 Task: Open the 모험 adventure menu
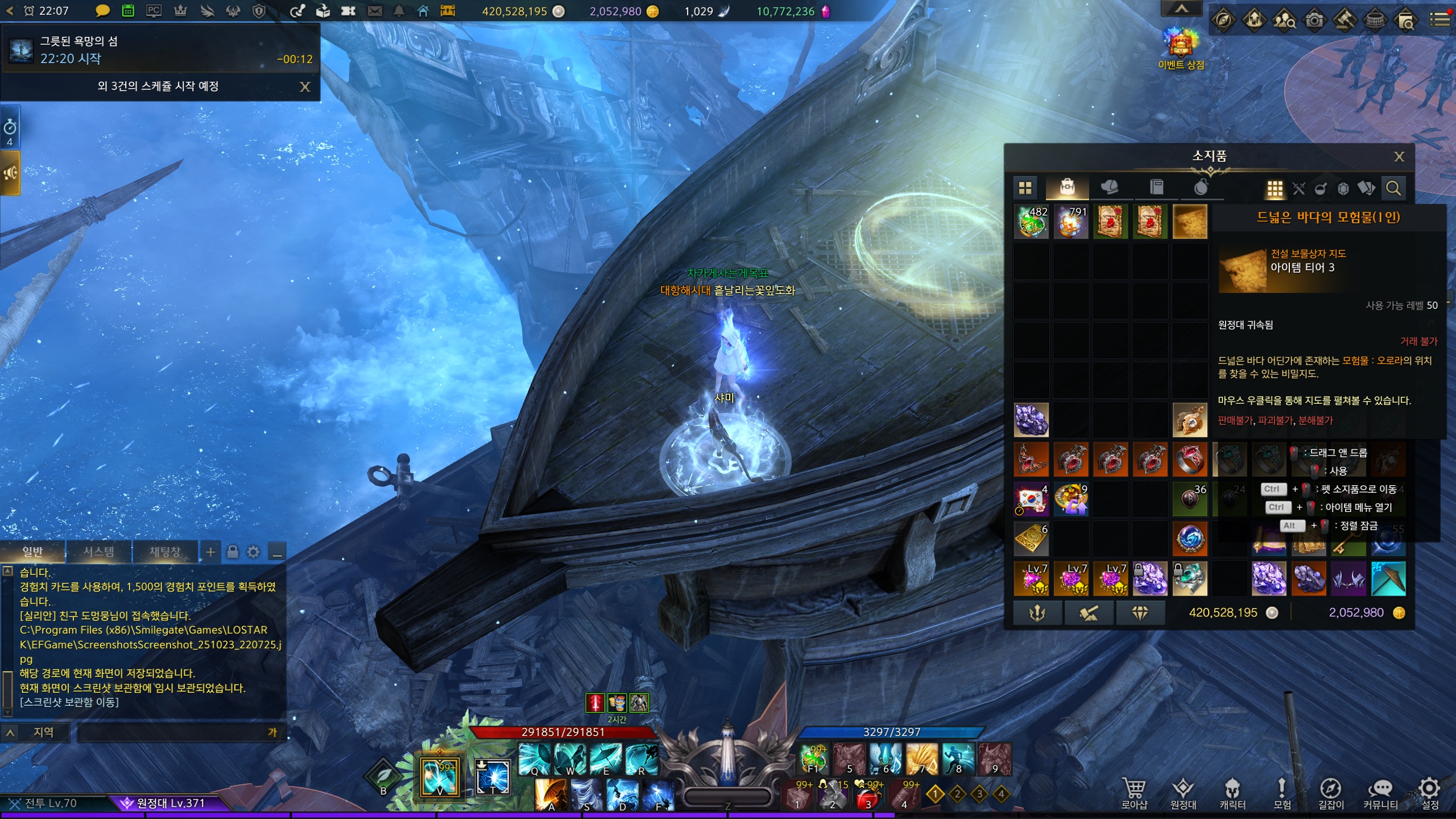pos(1281,793)
